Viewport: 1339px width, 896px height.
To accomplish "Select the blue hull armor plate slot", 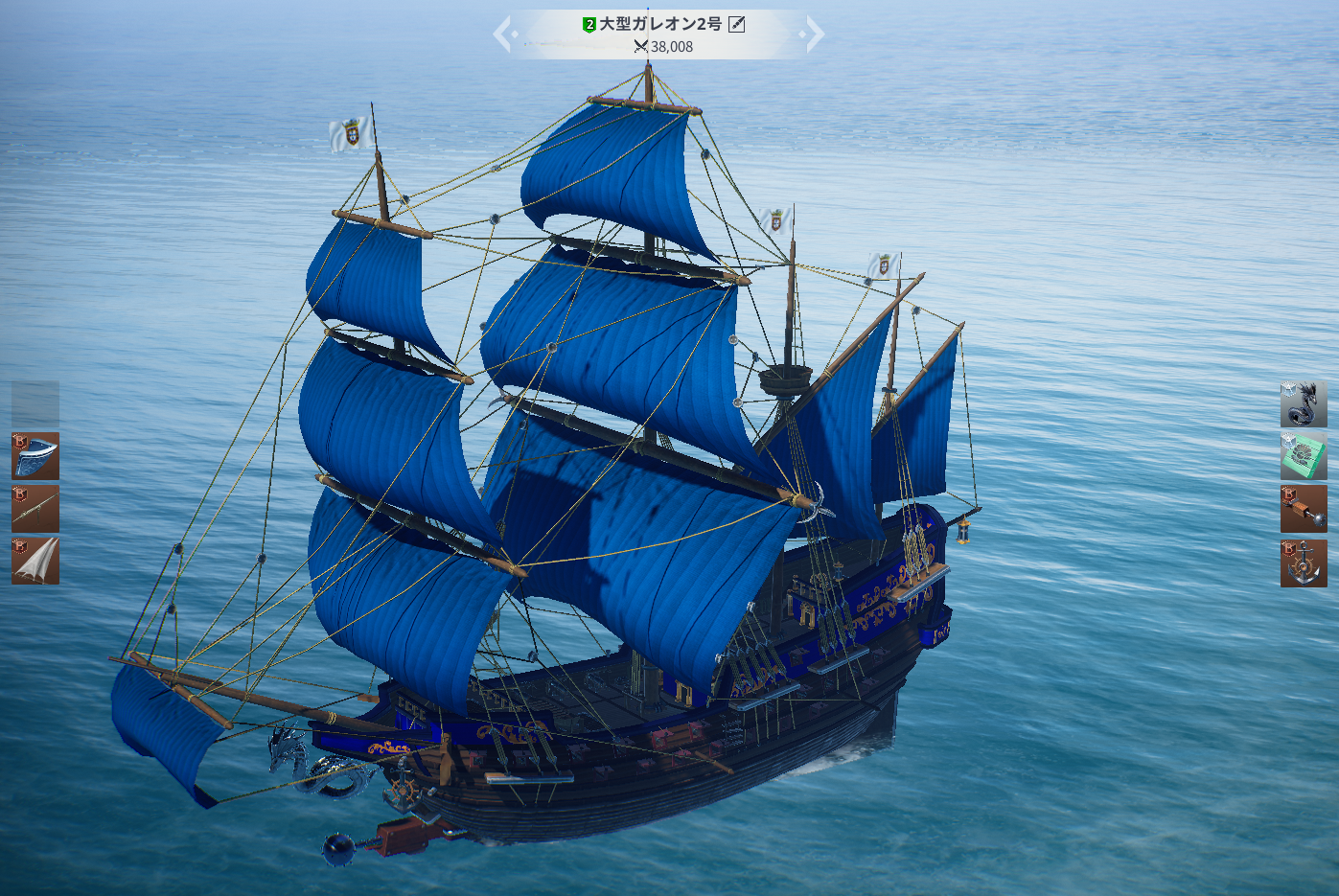I will (35, 456).
